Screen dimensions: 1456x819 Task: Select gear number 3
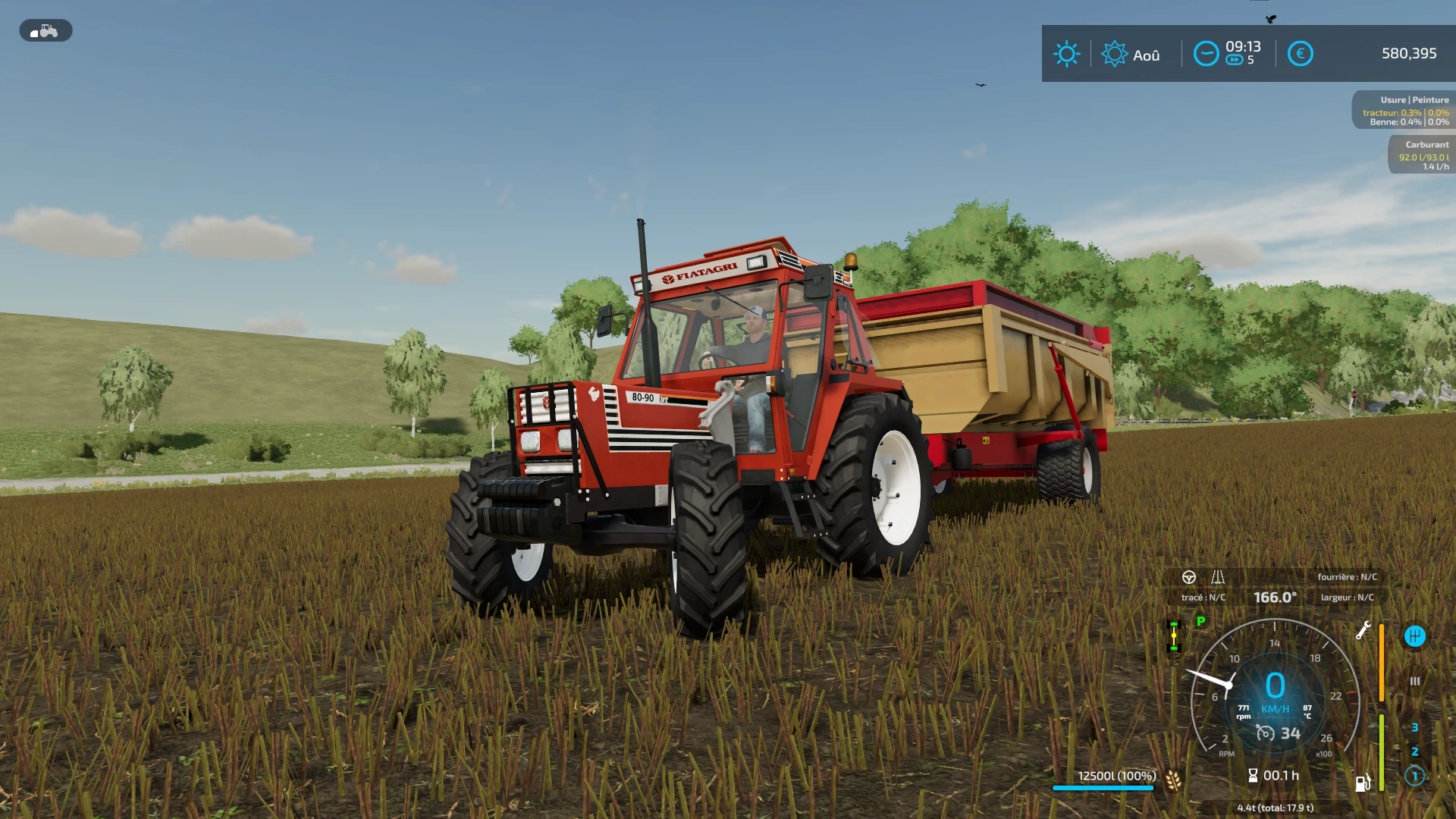click(1414, 727)
